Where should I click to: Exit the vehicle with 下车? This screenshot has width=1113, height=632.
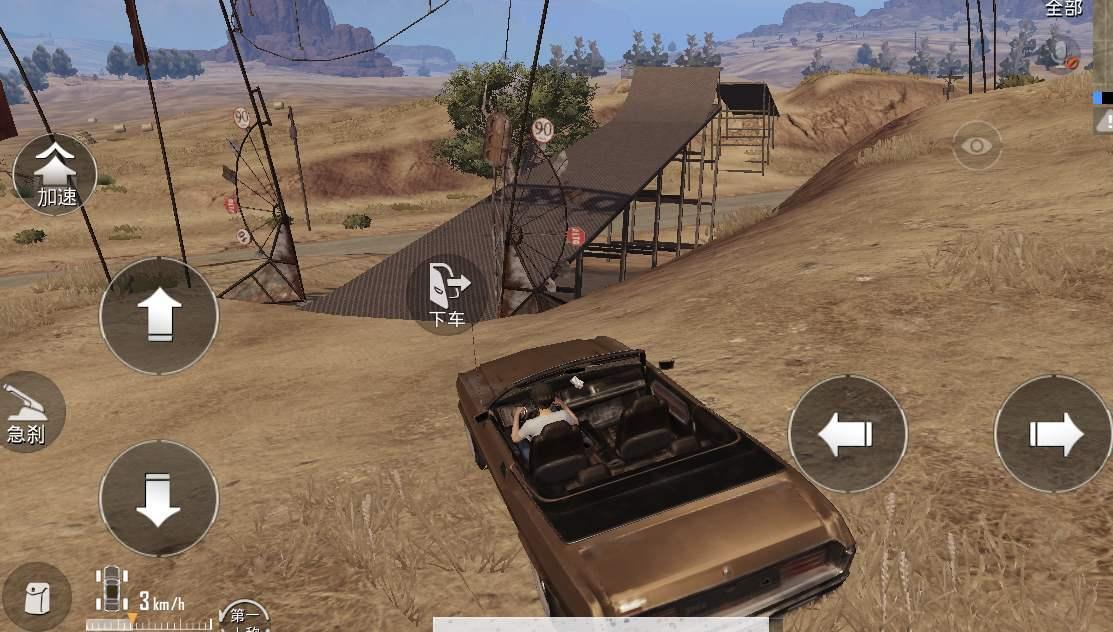tap(447, 294)
